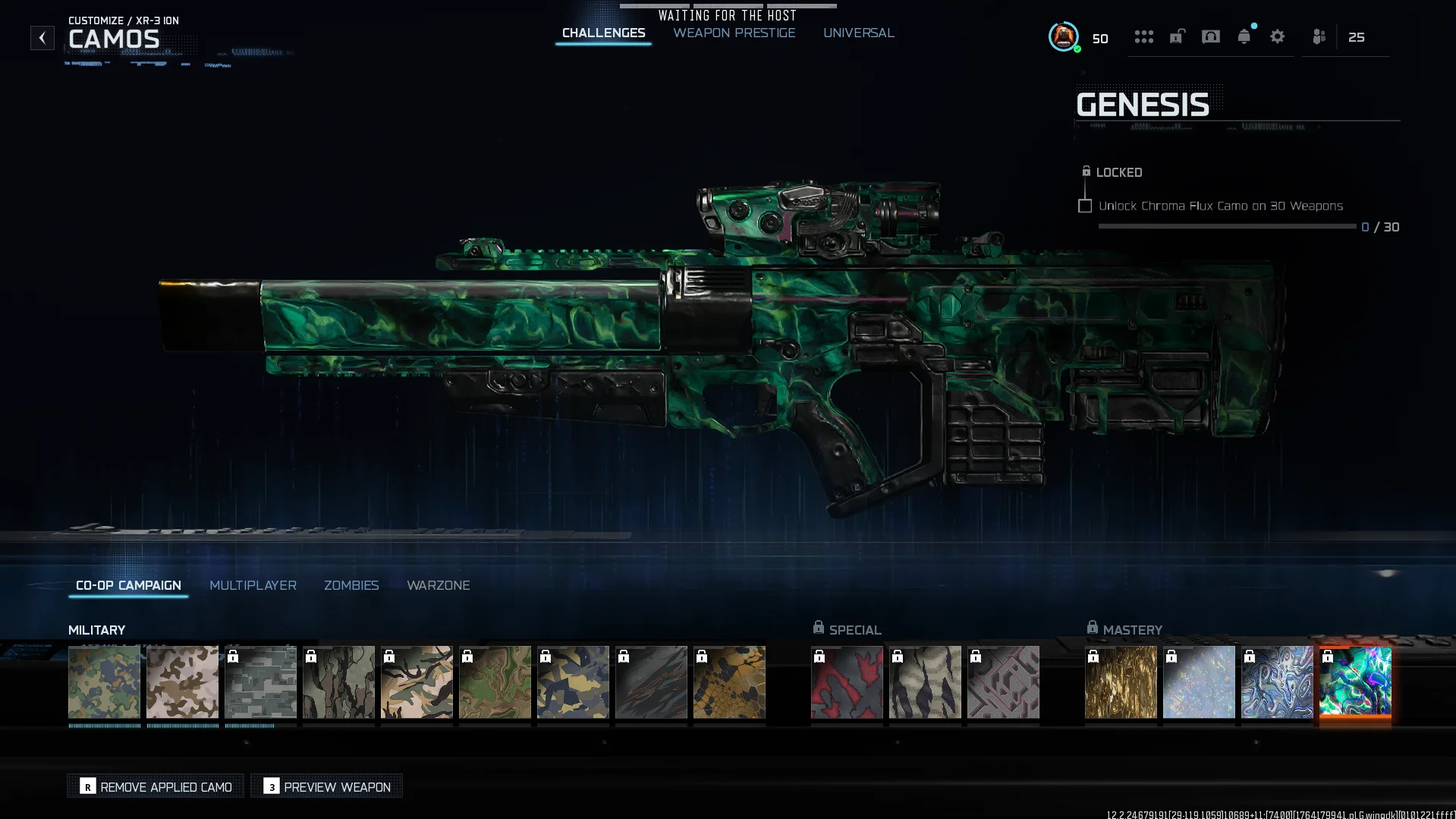Select the Warzone camo category

438,585
